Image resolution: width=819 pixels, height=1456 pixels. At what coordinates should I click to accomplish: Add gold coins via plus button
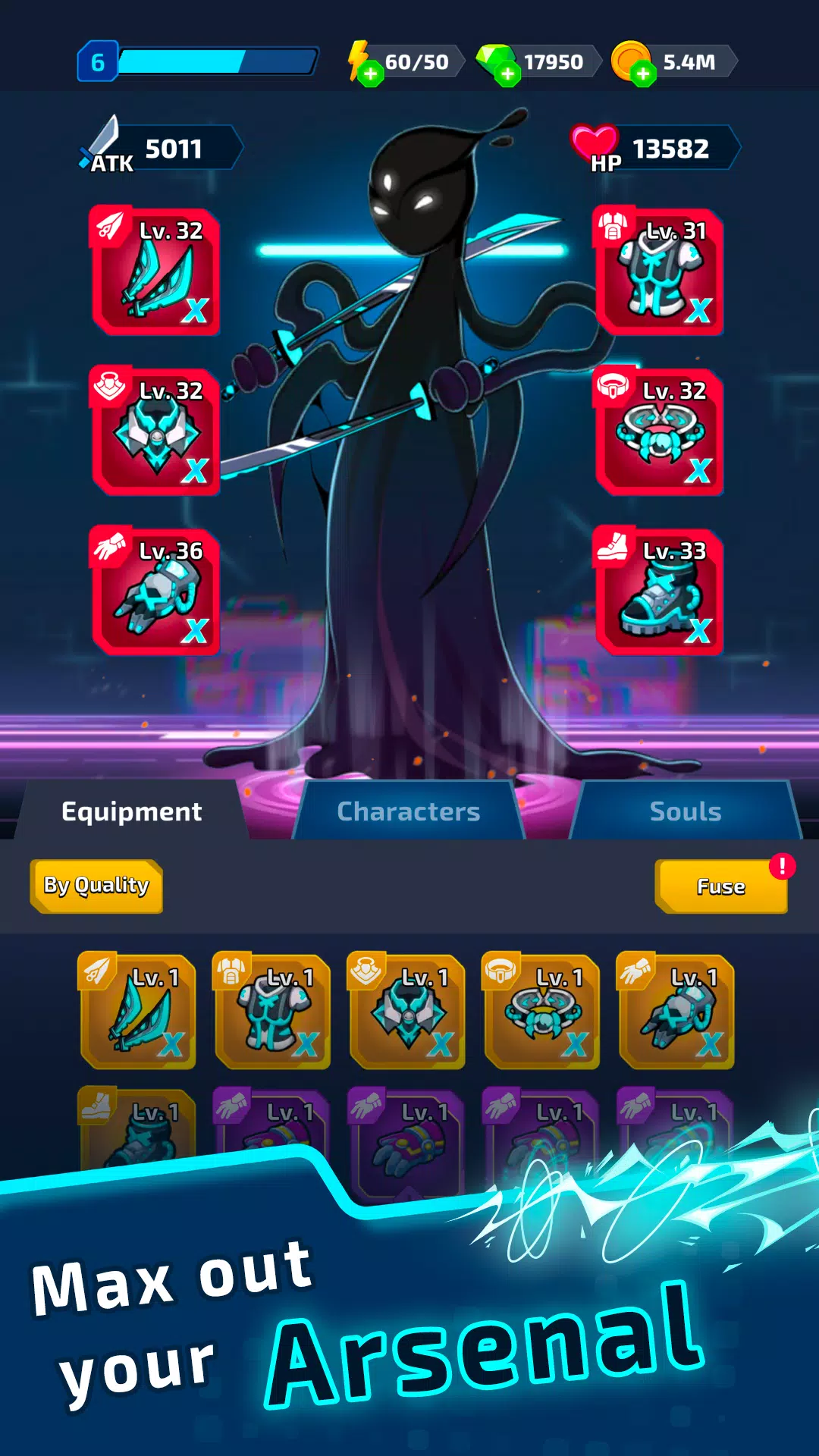tap(643, 74)
